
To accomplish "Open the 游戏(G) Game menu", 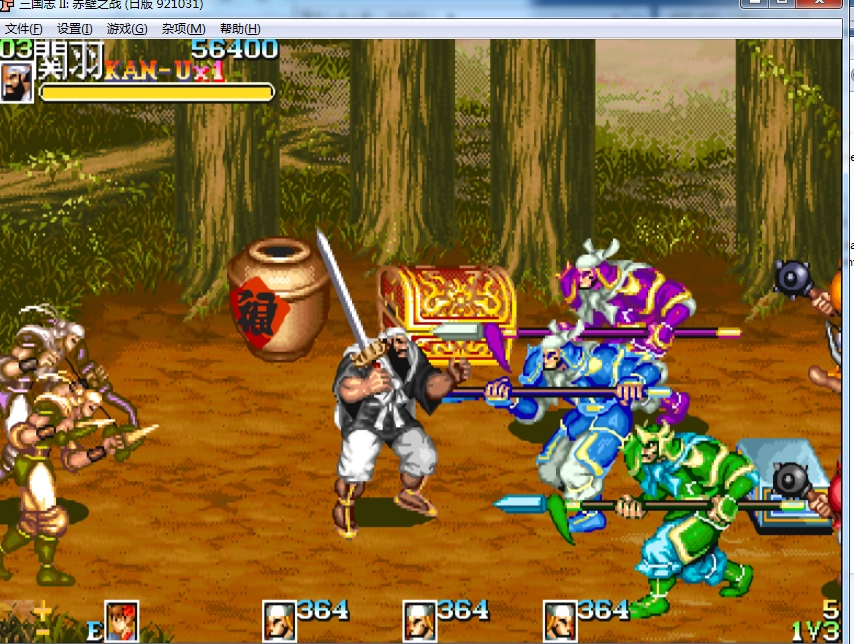I will tap(126, 29).
